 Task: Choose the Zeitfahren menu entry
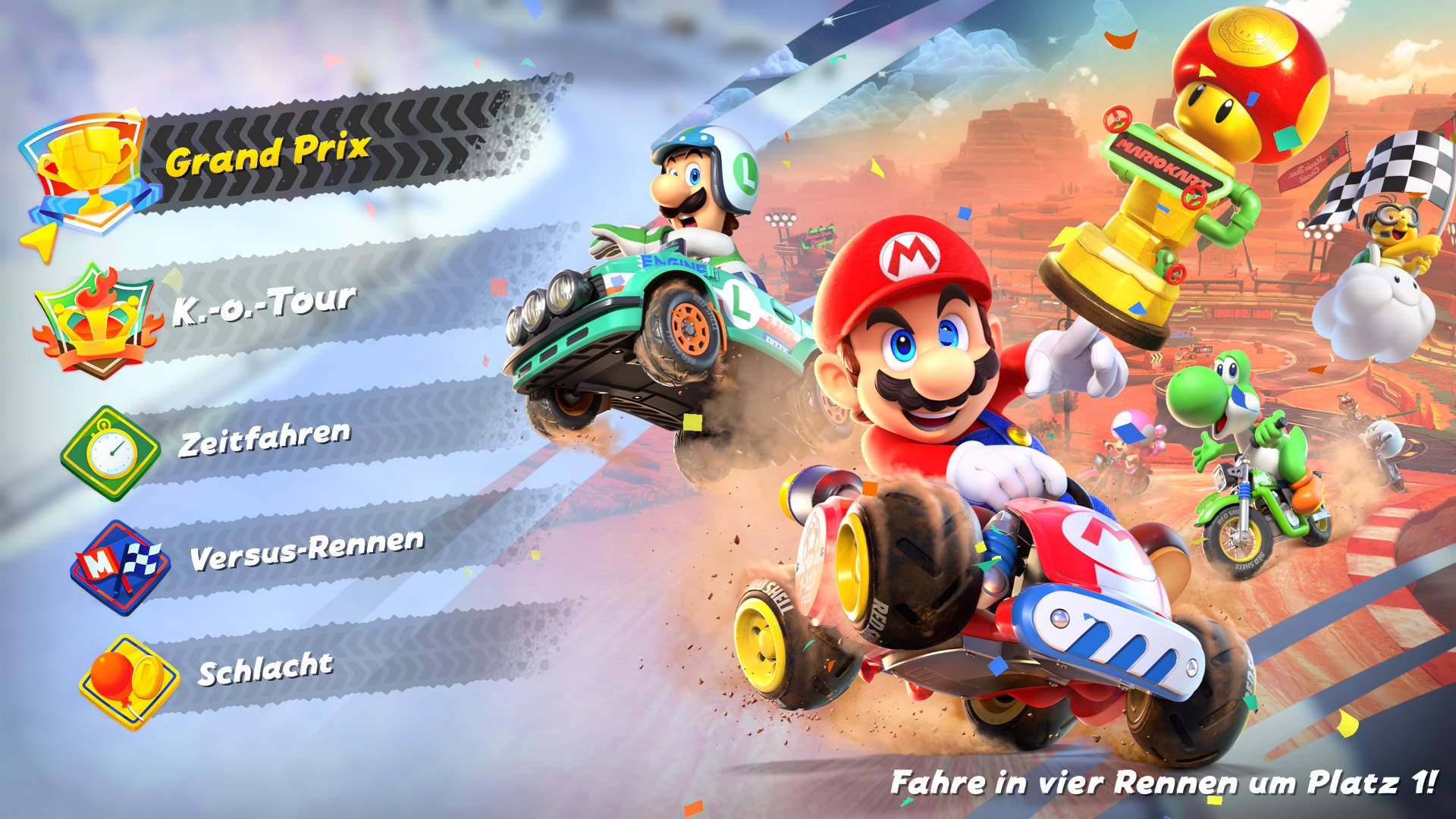265,438
